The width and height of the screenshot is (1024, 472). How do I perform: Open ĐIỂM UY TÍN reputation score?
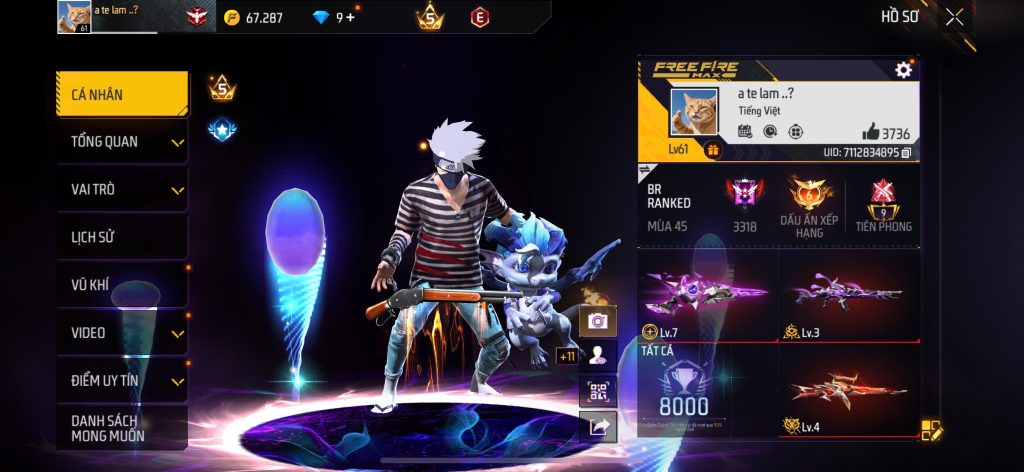click(122, 380)
